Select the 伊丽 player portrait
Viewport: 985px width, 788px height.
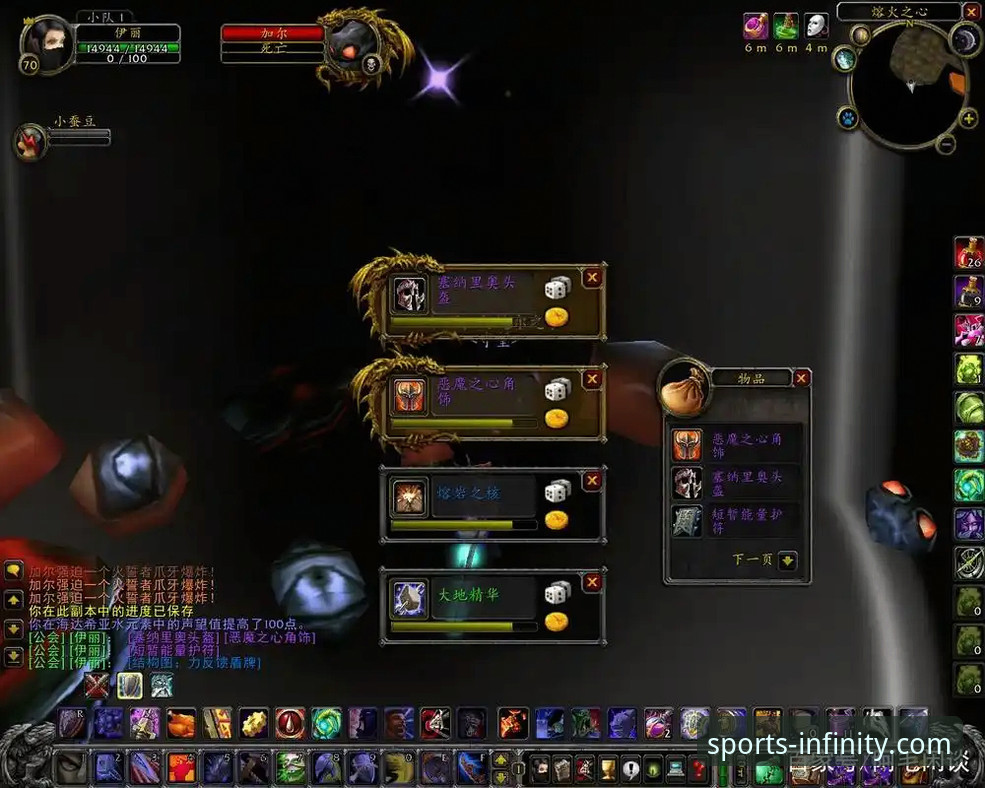(x=47, y=43)
